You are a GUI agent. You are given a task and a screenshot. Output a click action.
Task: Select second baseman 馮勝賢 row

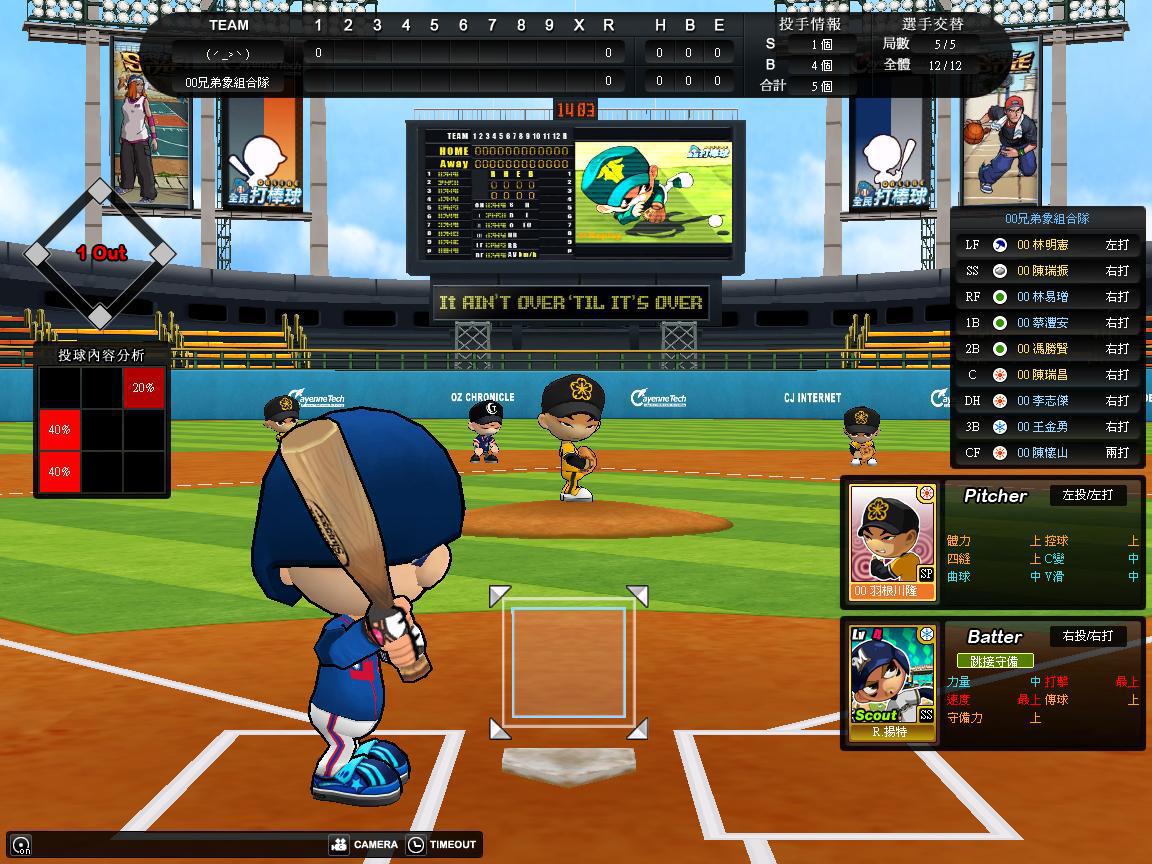pyautogui.click(x=1046, y=348)
